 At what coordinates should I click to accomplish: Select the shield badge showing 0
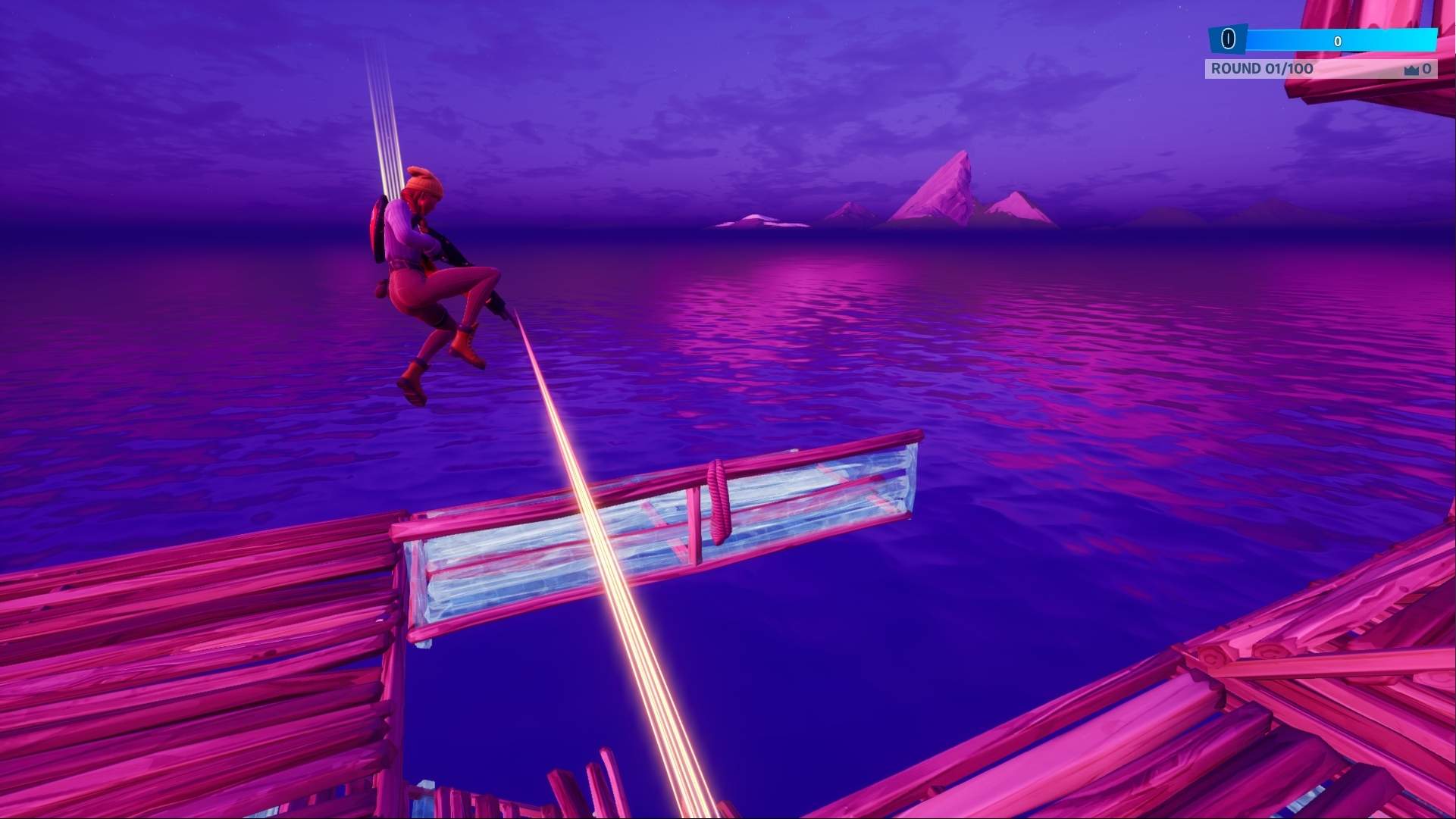[x=1228, y=38]
